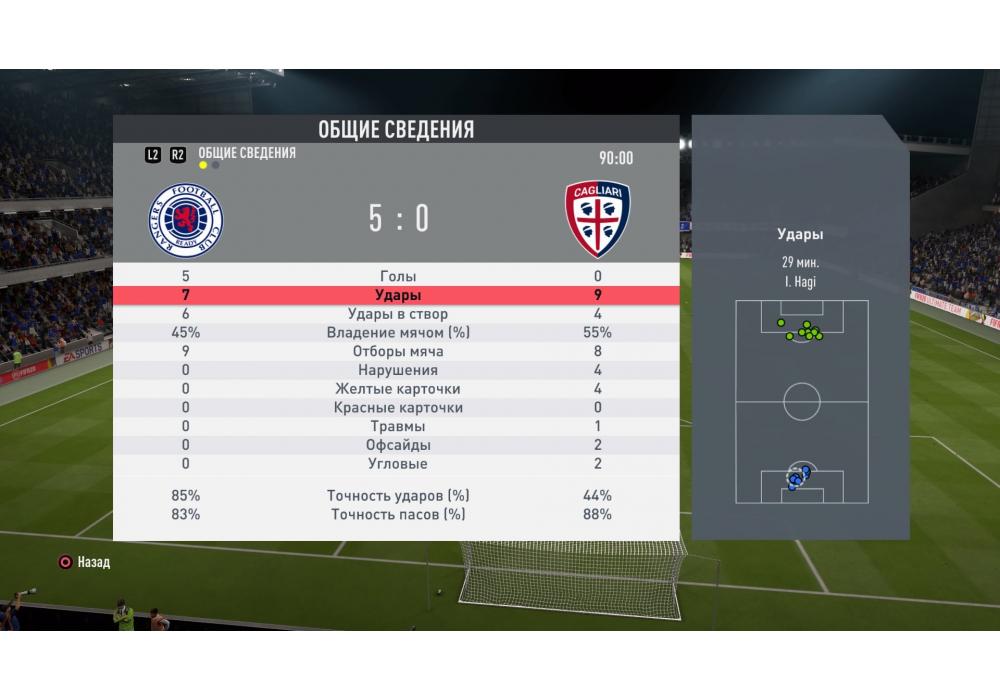Click the shot map pitch diagram
Image resolution: width=1000 pixels, height=700 pixels.
click(801, 402)
